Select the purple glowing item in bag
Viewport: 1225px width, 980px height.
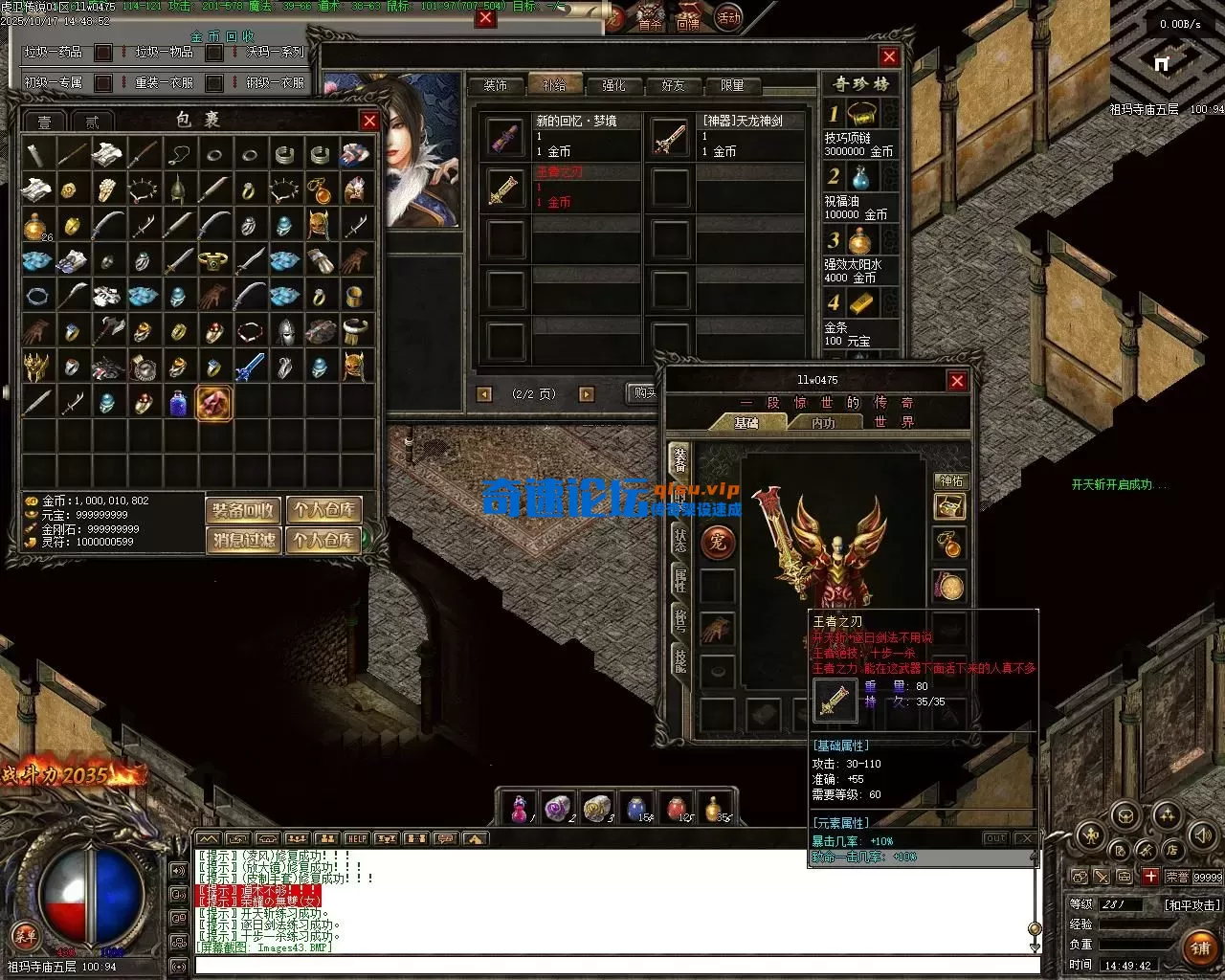point(213,403)
